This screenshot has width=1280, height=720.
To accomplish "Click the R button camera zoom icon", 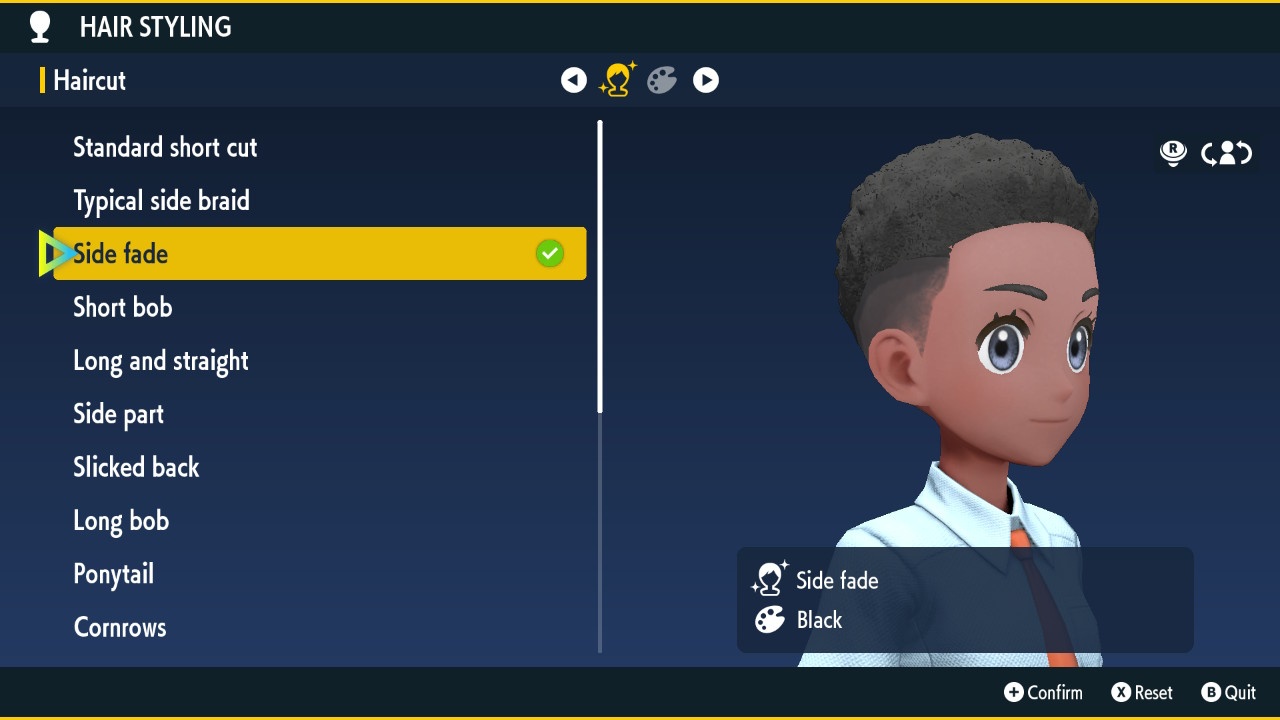I will pyautogui.click(x=1172, y=153).
